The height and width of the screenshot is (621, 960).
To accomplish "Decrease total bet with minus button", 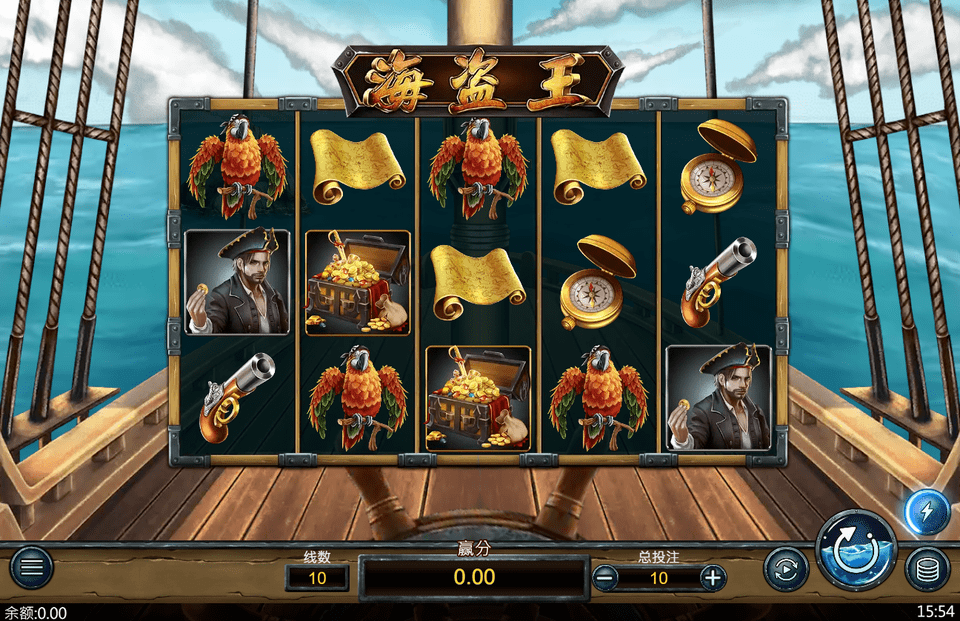I will click(605, 577).
